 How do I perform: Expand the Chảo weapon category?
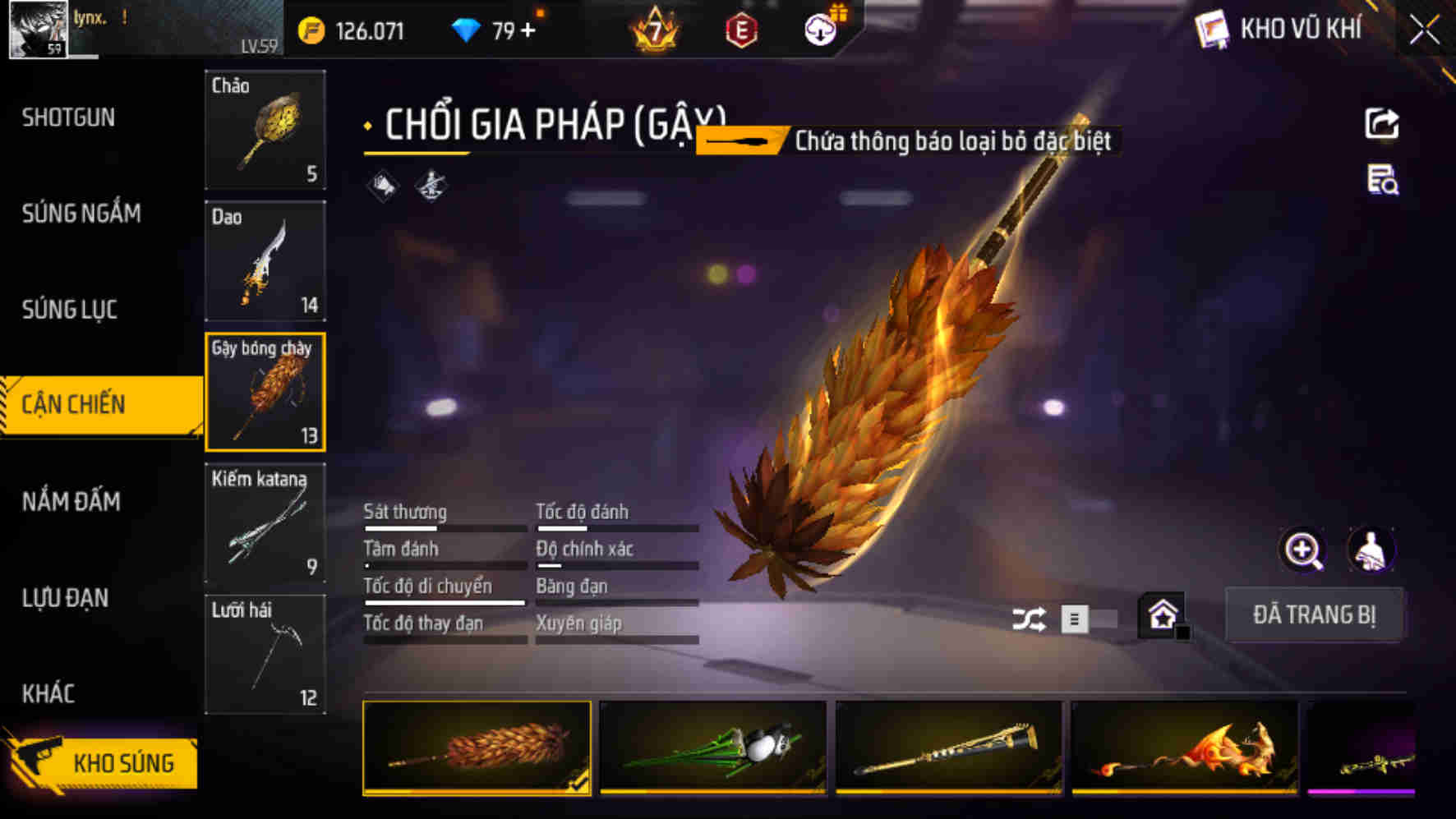[x=265, y=131]
